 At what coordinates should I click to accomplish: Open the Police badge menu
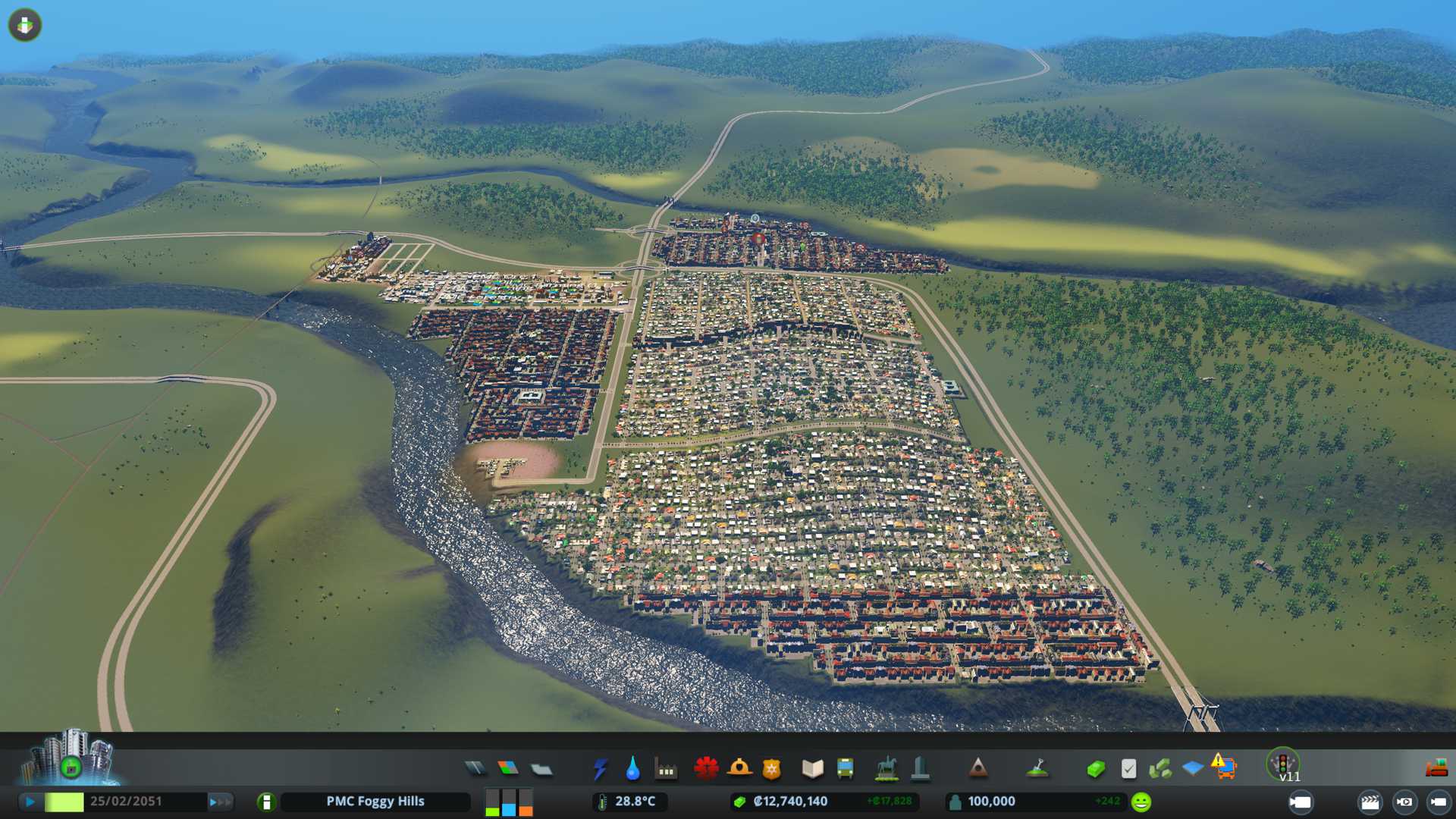[772, 769]
